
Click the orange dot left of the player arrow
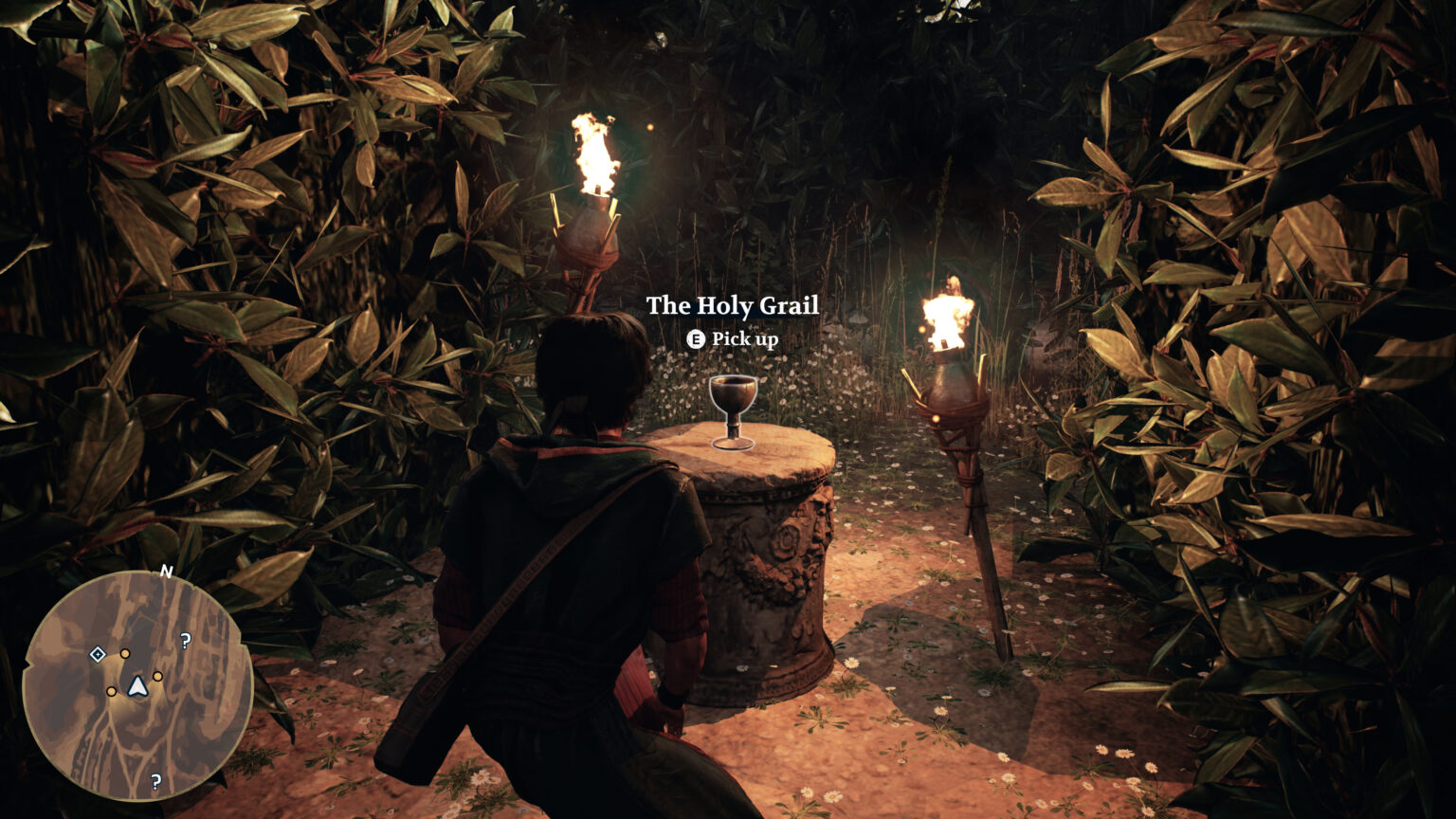pyautogui.click(x=112, y=691)
